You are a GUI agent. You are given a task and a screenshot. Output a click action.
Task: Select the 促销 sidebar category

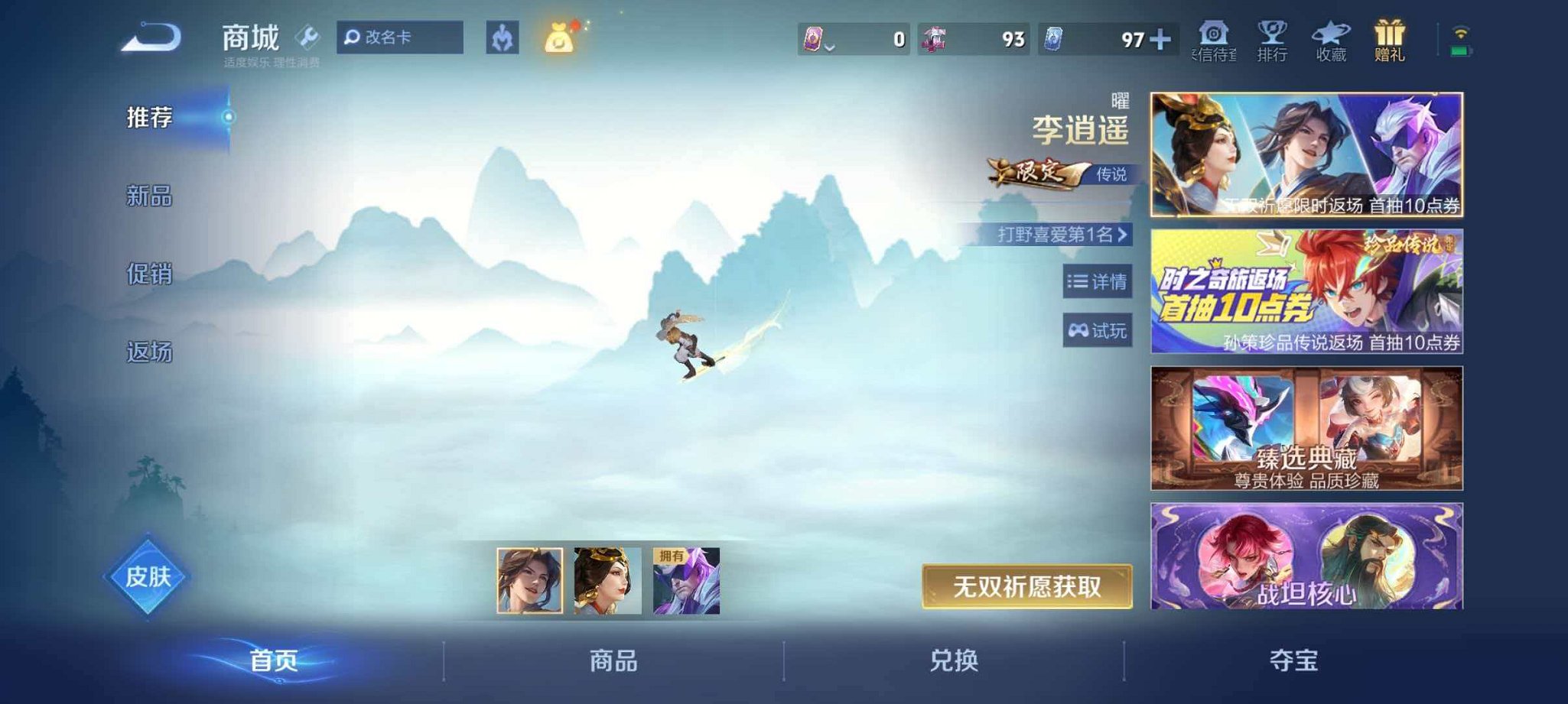tap(150, 276)
